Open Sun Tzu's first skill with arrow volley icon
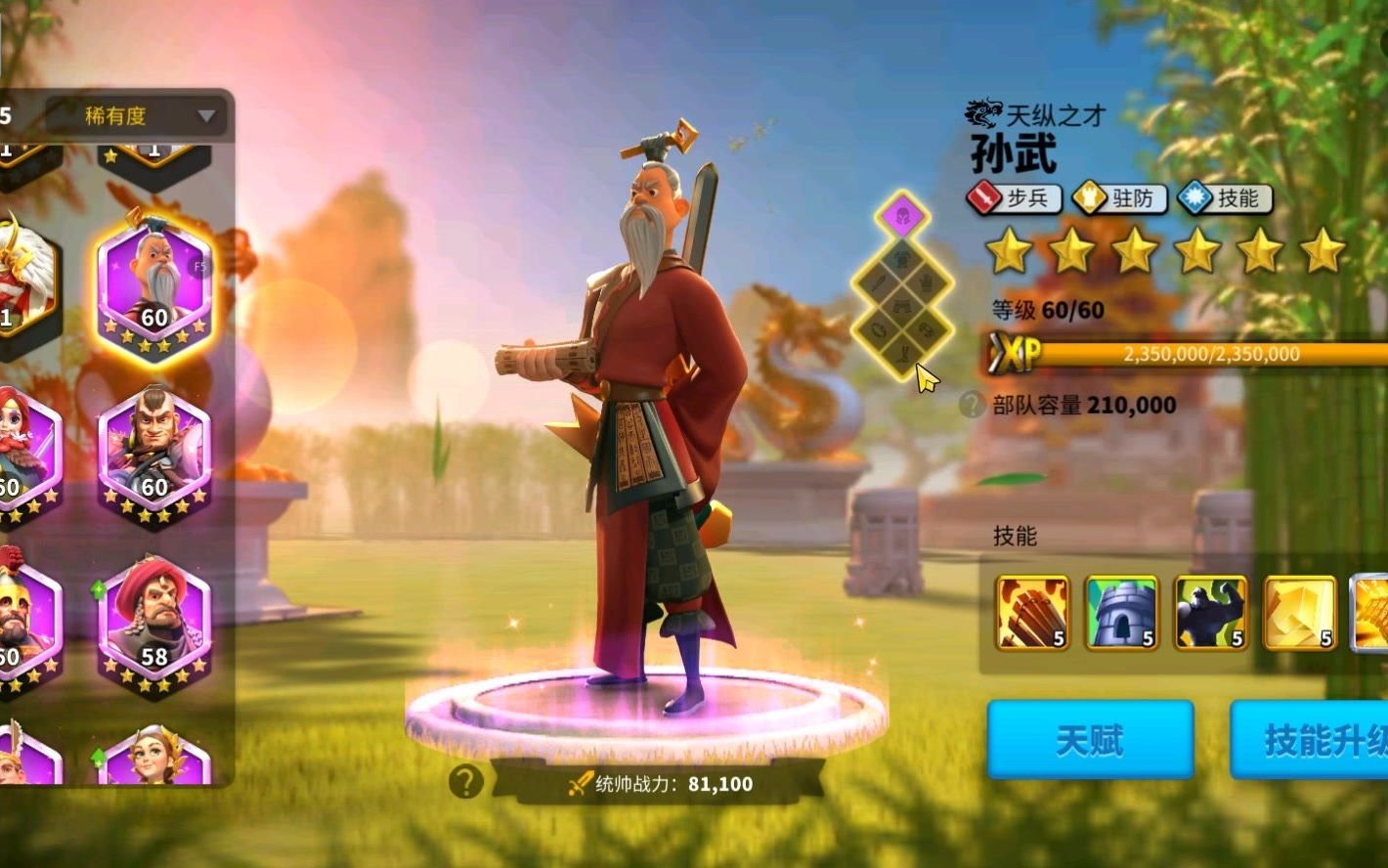1388x868 pixels. tap(1030, 614)
